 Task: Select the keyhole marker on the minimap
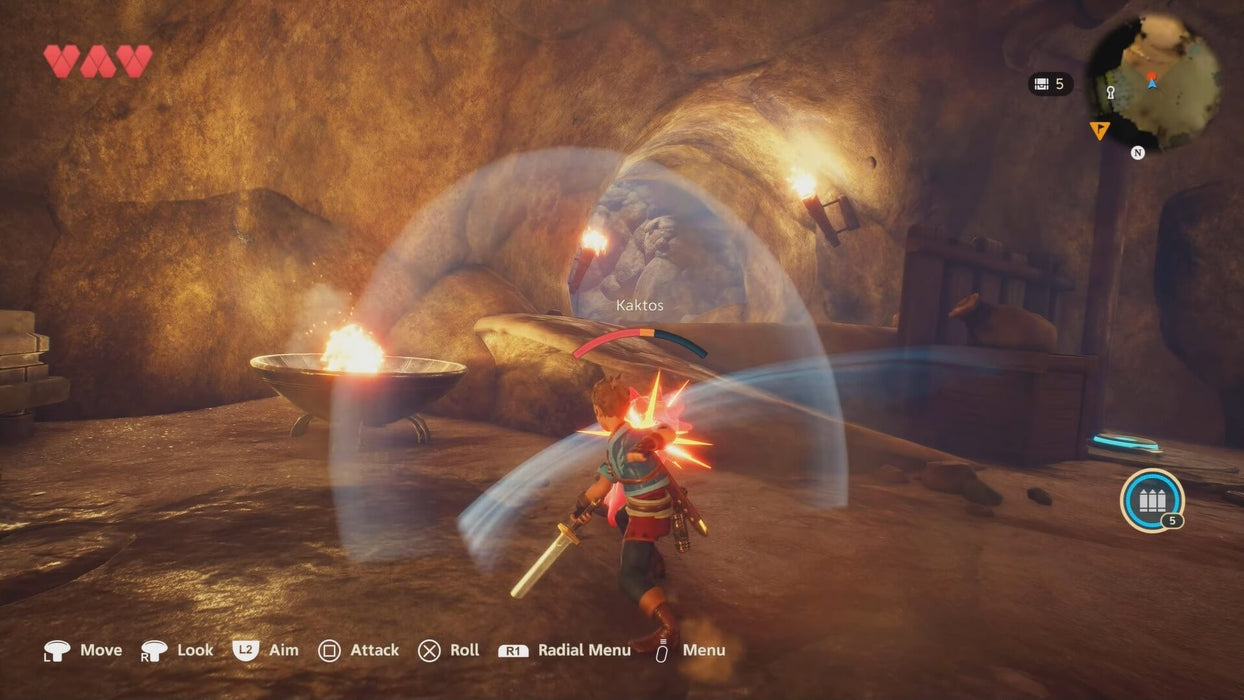[x=1110, y=93]
